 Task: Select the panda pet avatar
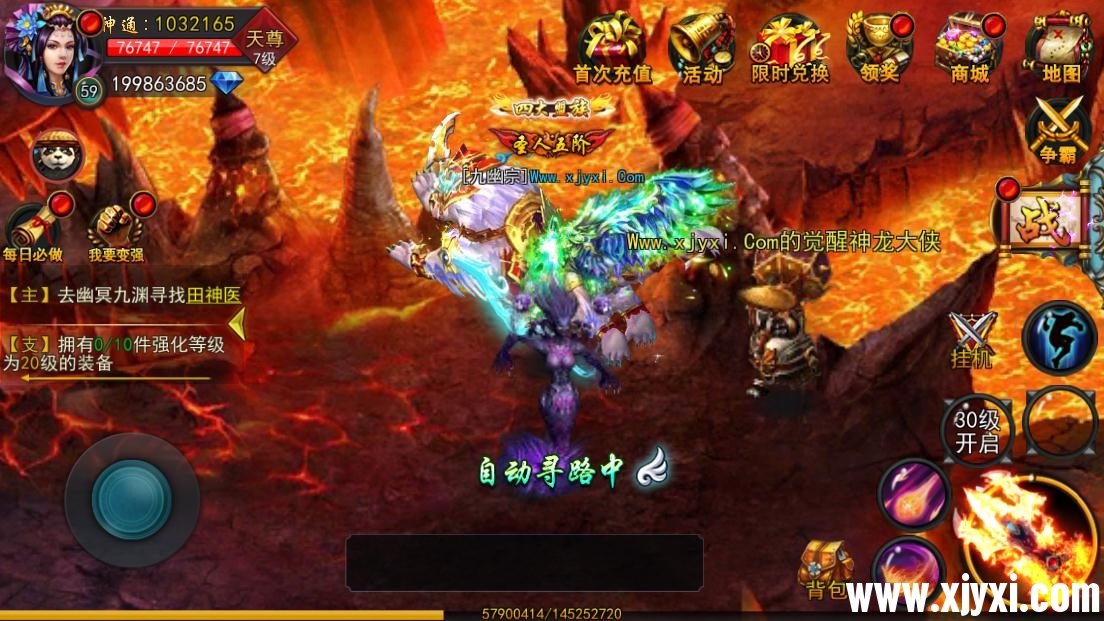57,155
